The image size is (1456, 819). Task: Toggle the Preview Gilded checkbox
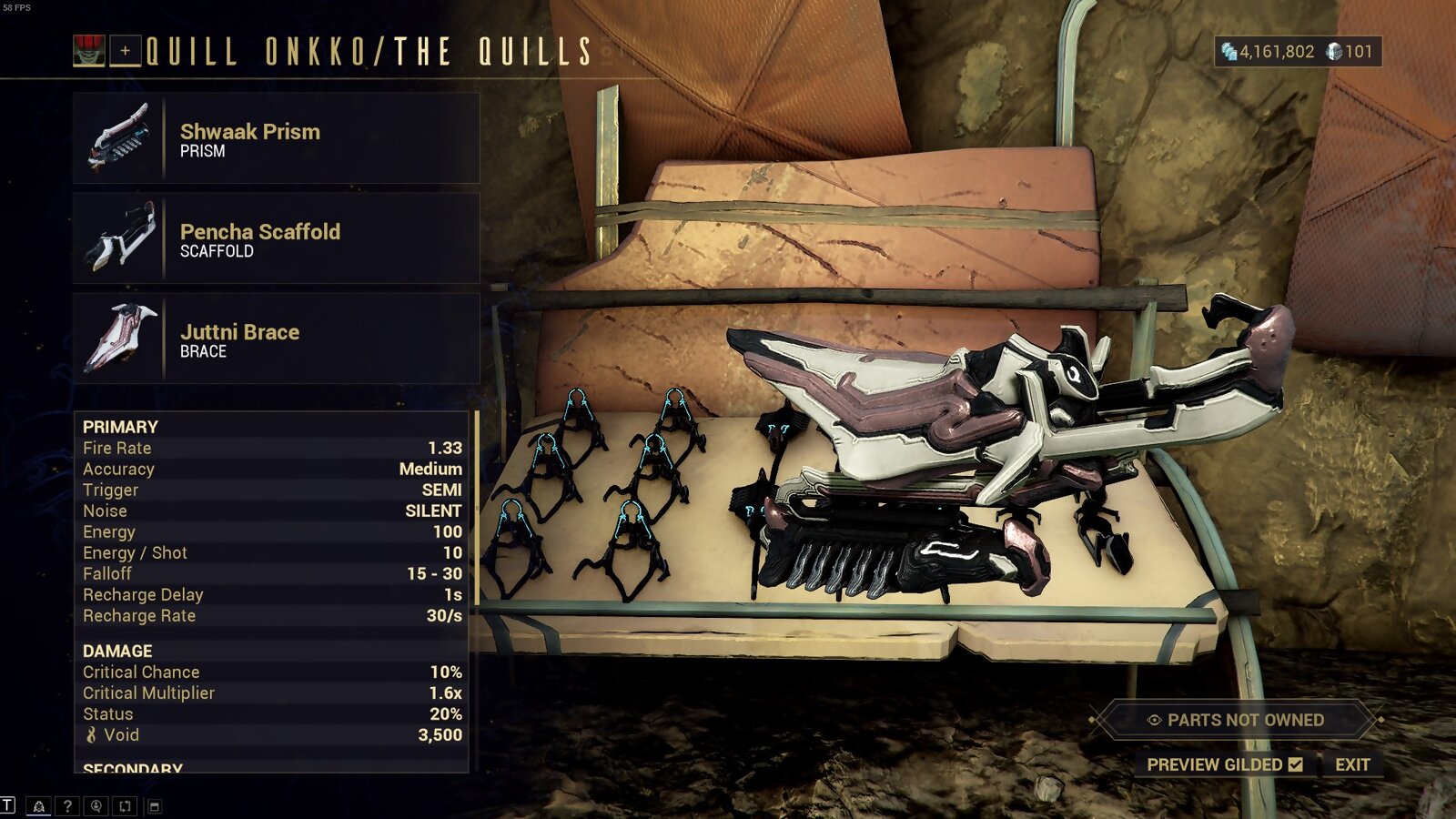(1296, 765)
